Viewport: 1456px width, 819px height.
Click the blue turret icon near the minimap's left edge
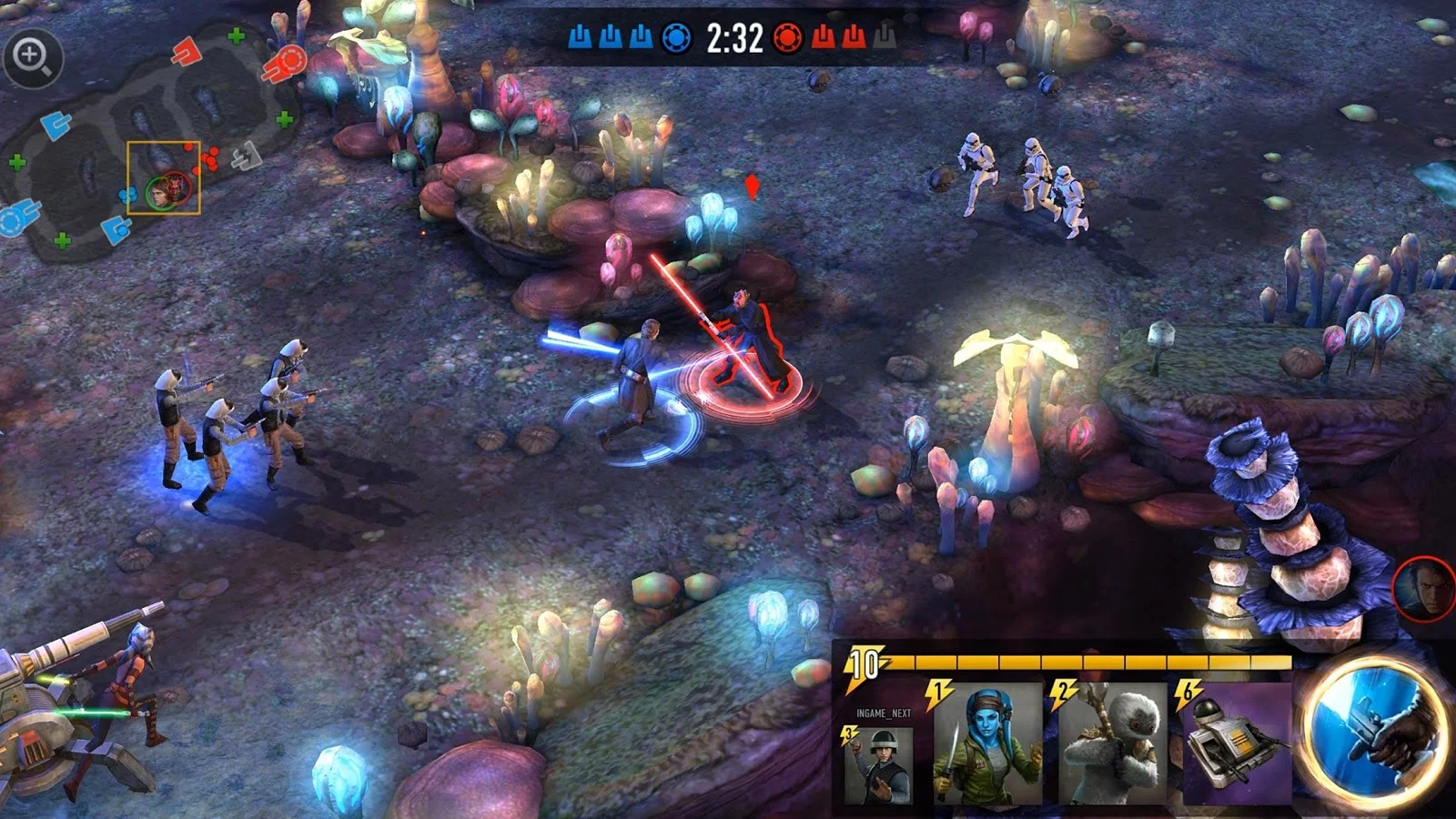[x=56, y=127]
